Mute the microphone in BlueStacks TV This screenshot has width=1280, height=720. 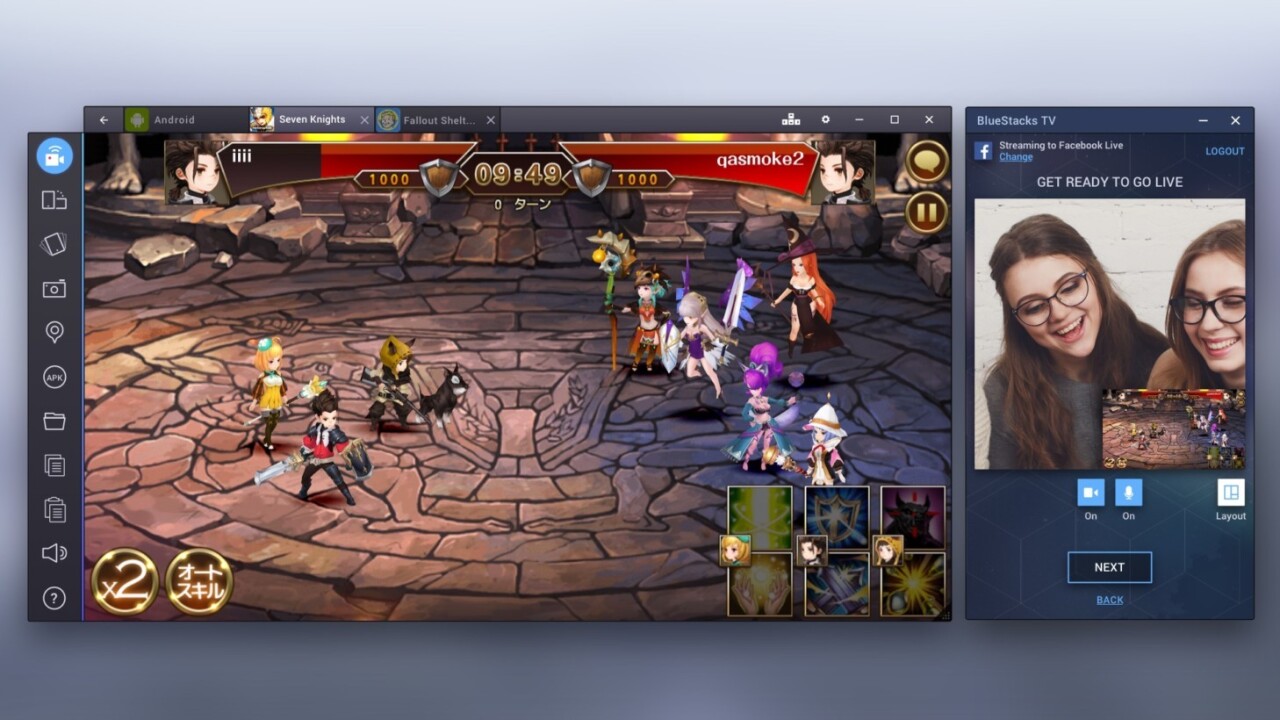(1128, 491)
